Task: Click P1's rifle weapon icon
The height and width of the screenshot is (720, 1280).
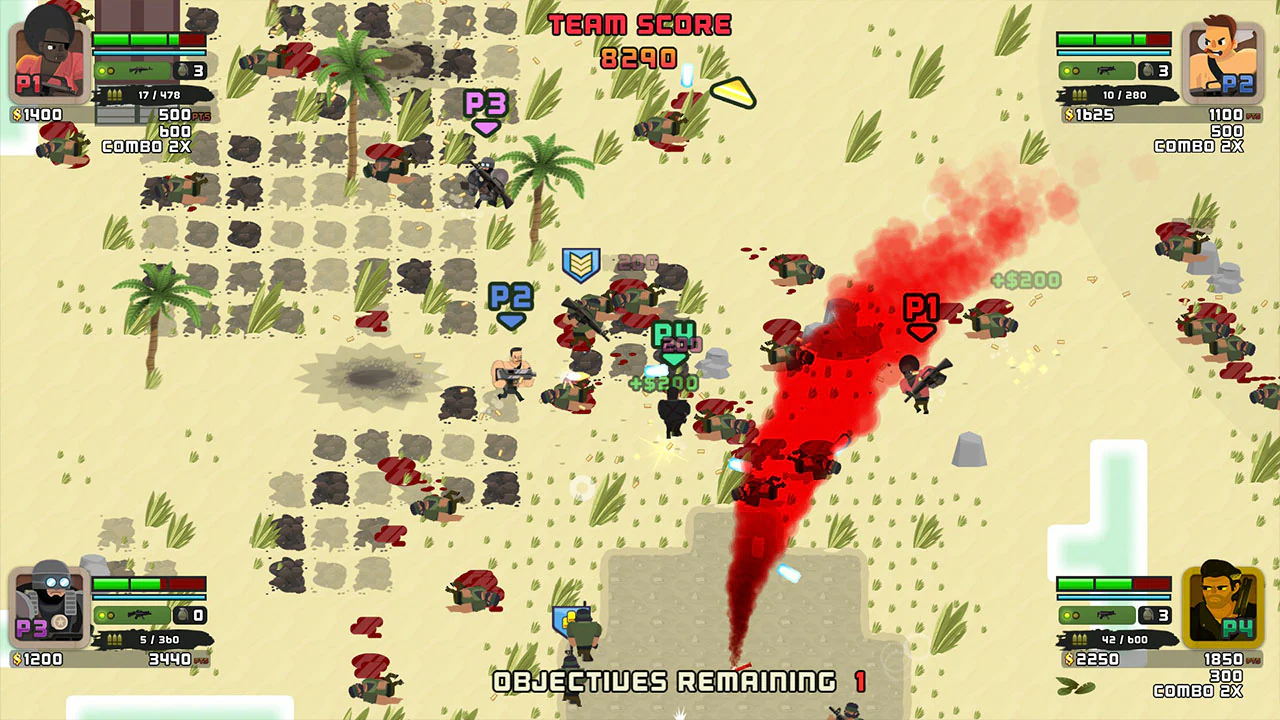Action: tap(139, 70)
